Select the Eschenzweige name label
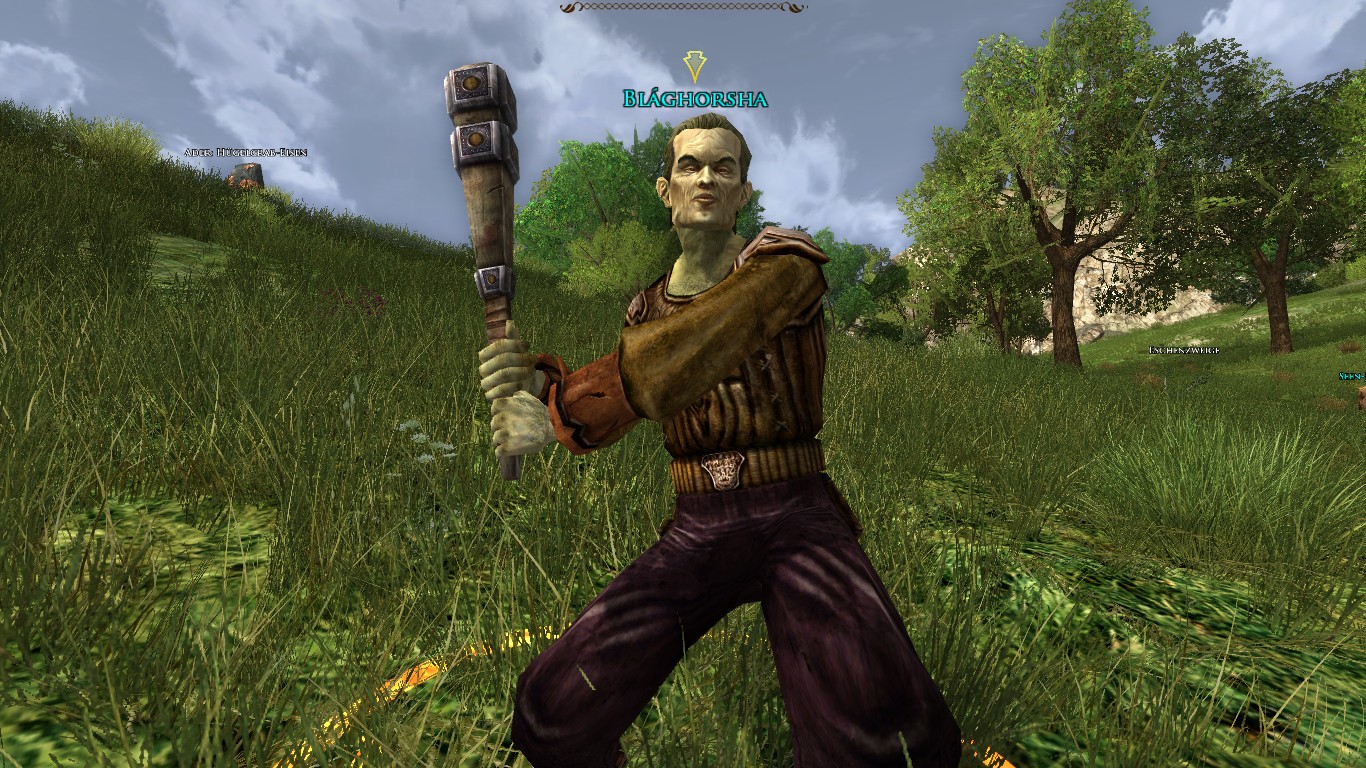Viewport: 1366px width, 768px height. 1184,350
